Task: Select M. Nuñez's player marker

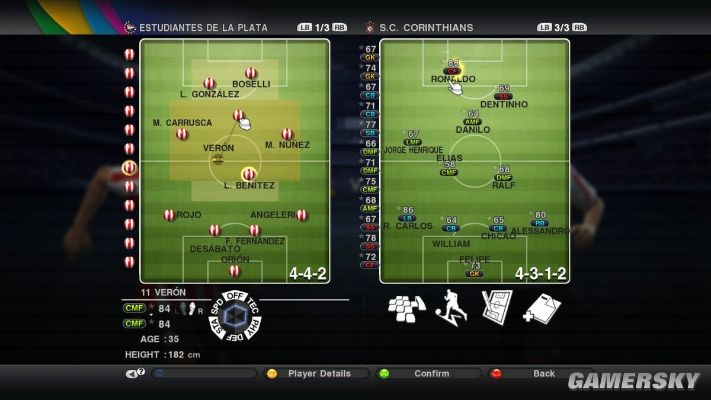Action: (x=287, y=133)
